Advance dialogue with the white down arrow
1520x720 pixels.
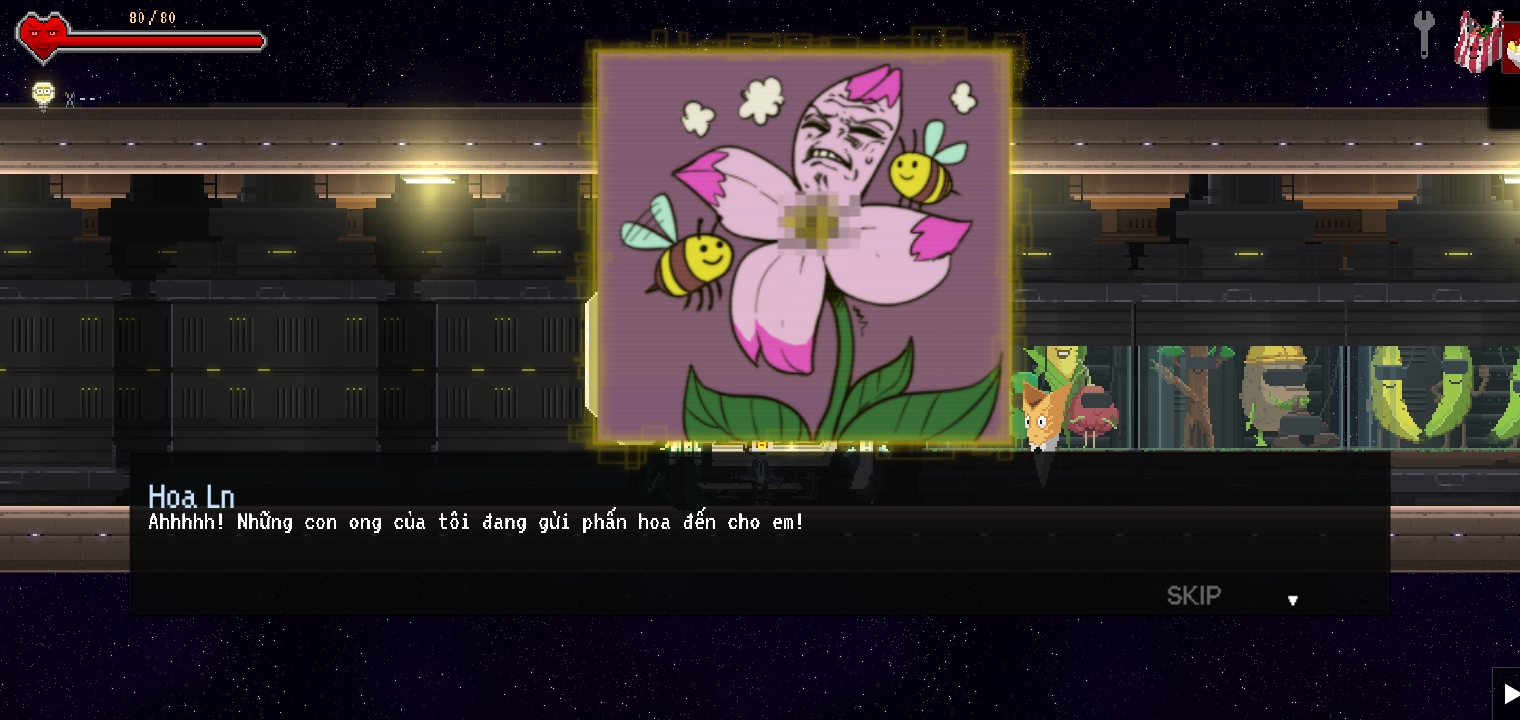tap(1292, 600)
